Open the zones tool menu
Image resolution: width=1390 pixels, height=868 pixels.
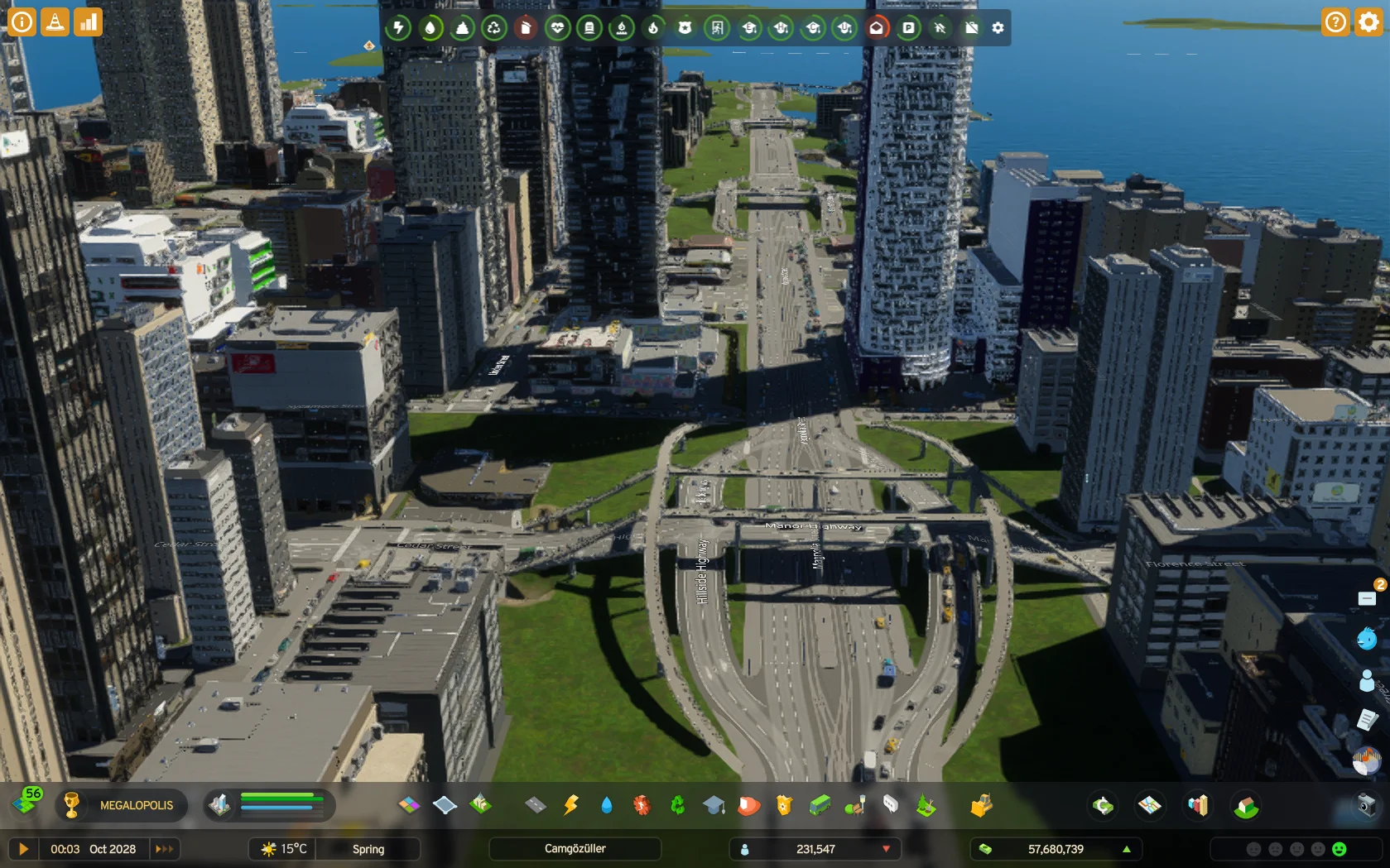click(410, 805)
